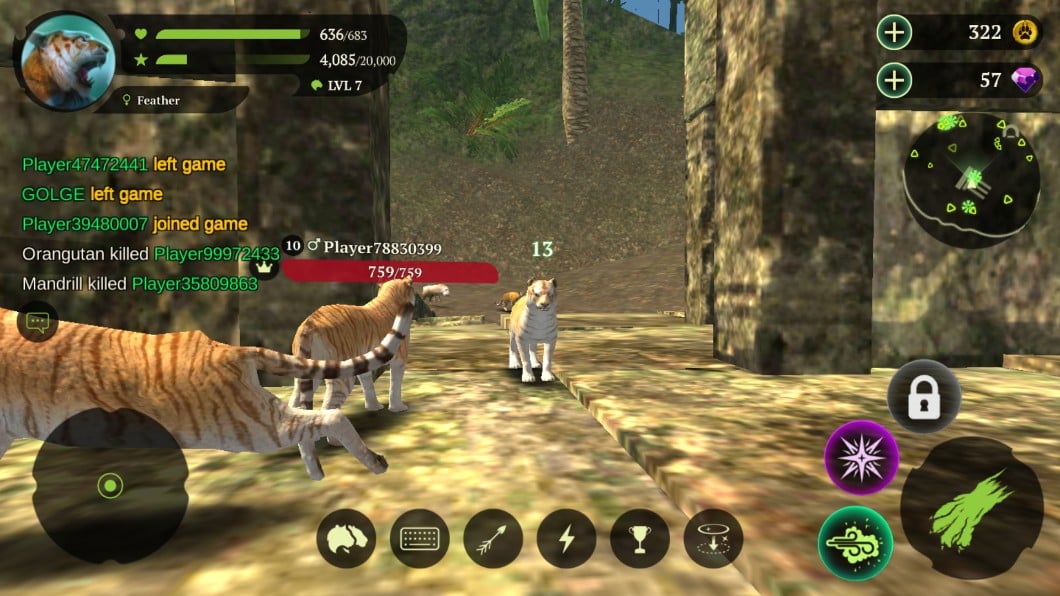Image resolution: width=1060 pixels, height=596 pixels.
Task: Use the green wind dash ability
Action: (x=855, y=543)
